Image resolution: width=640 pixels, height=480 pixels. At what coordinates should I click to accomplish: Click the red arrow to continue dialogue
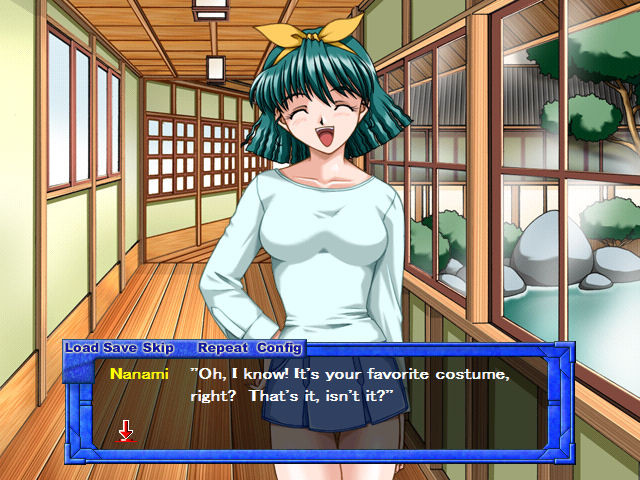126,431
